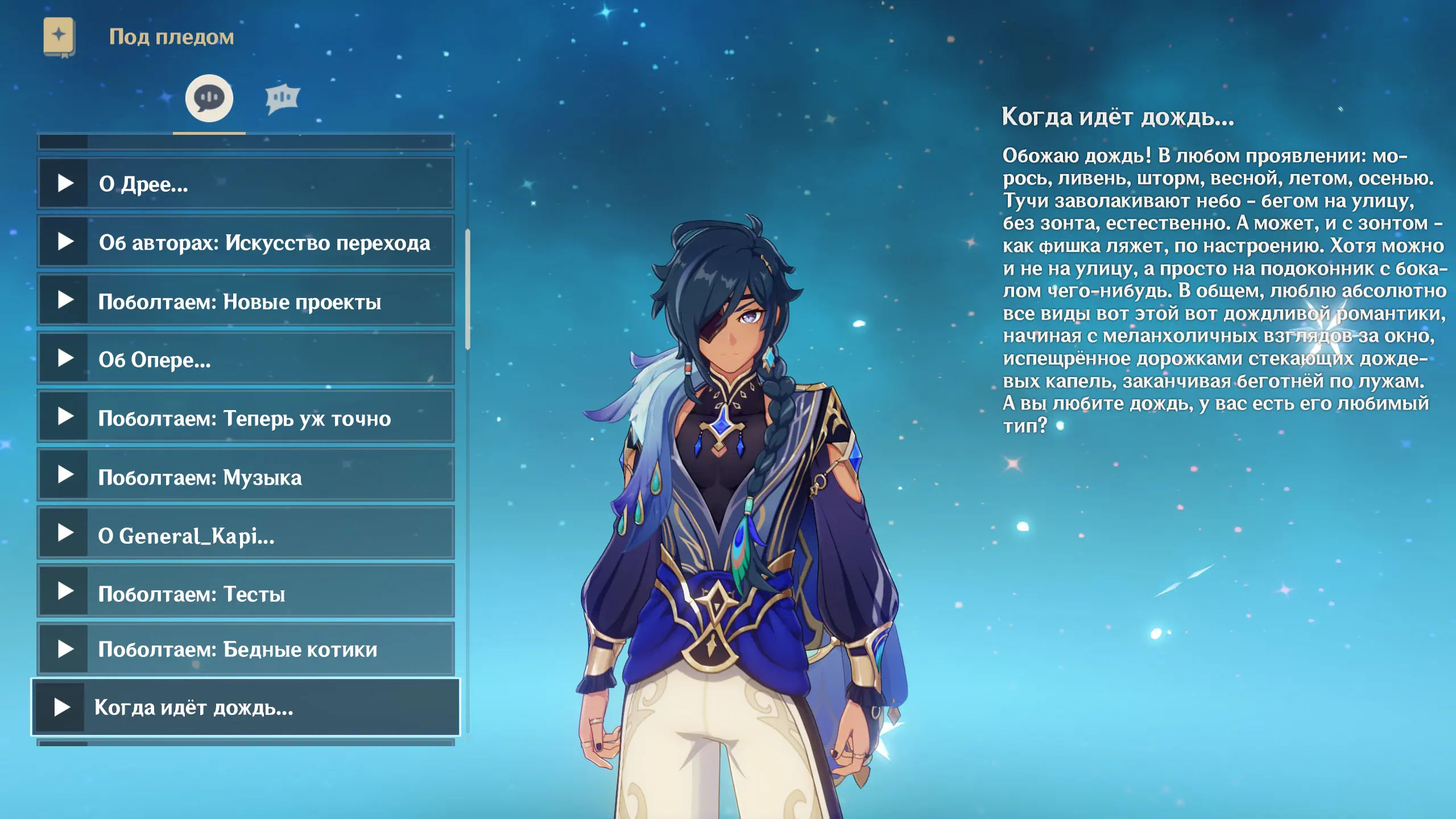Select "Об авторах: Искусство перехода" entry
Screen dimensions: 1456x819
pyautogui.click(x=246, y=242)
